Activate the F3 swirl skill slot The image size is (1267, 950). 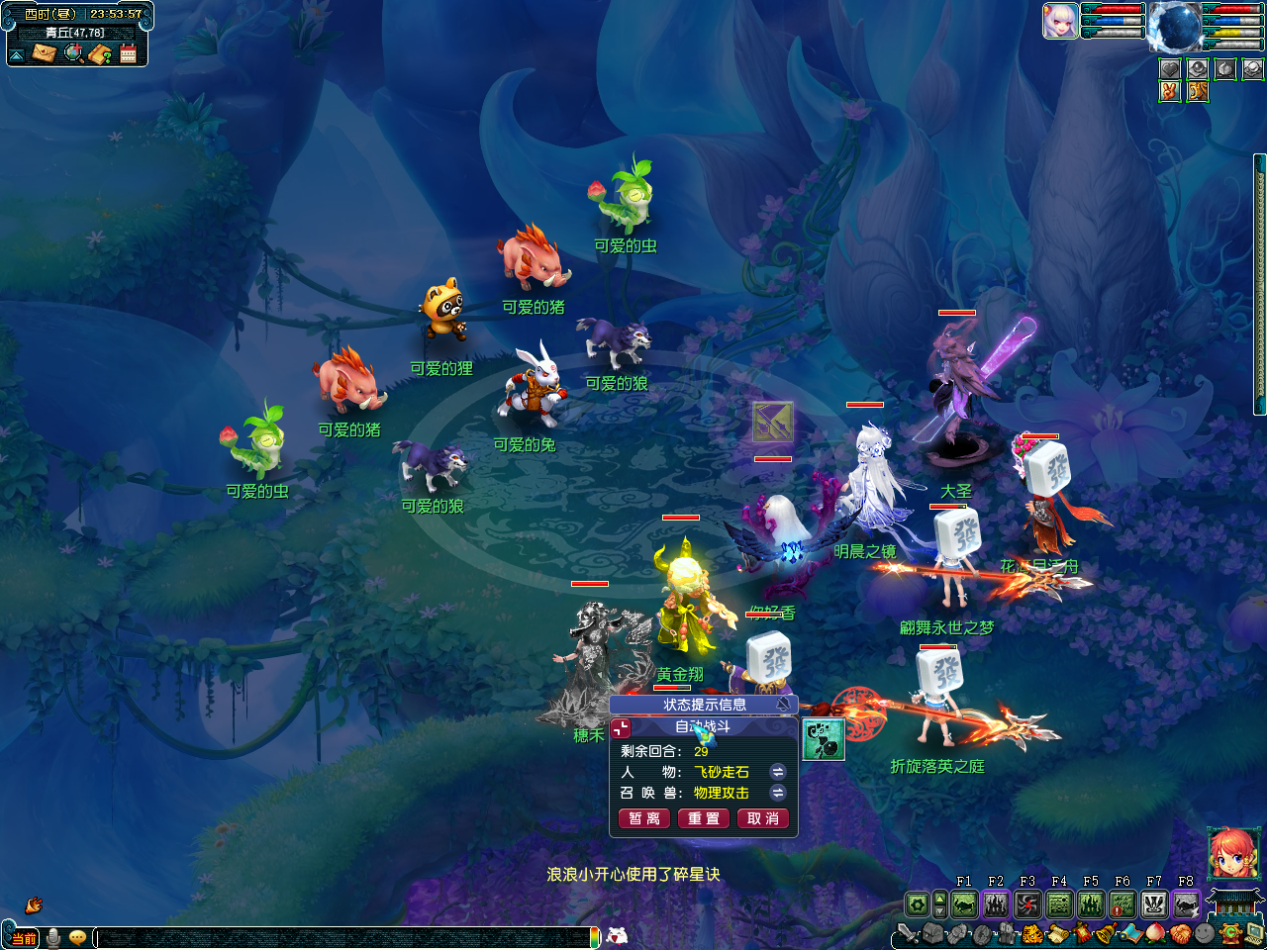pyautogui.click(x=1027, y=904)
